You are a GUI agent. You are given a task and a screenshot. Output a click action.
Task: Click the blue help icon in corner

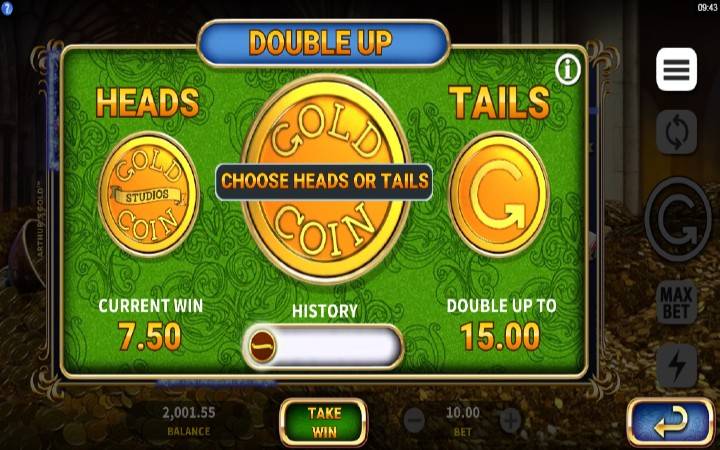point(7,7)
